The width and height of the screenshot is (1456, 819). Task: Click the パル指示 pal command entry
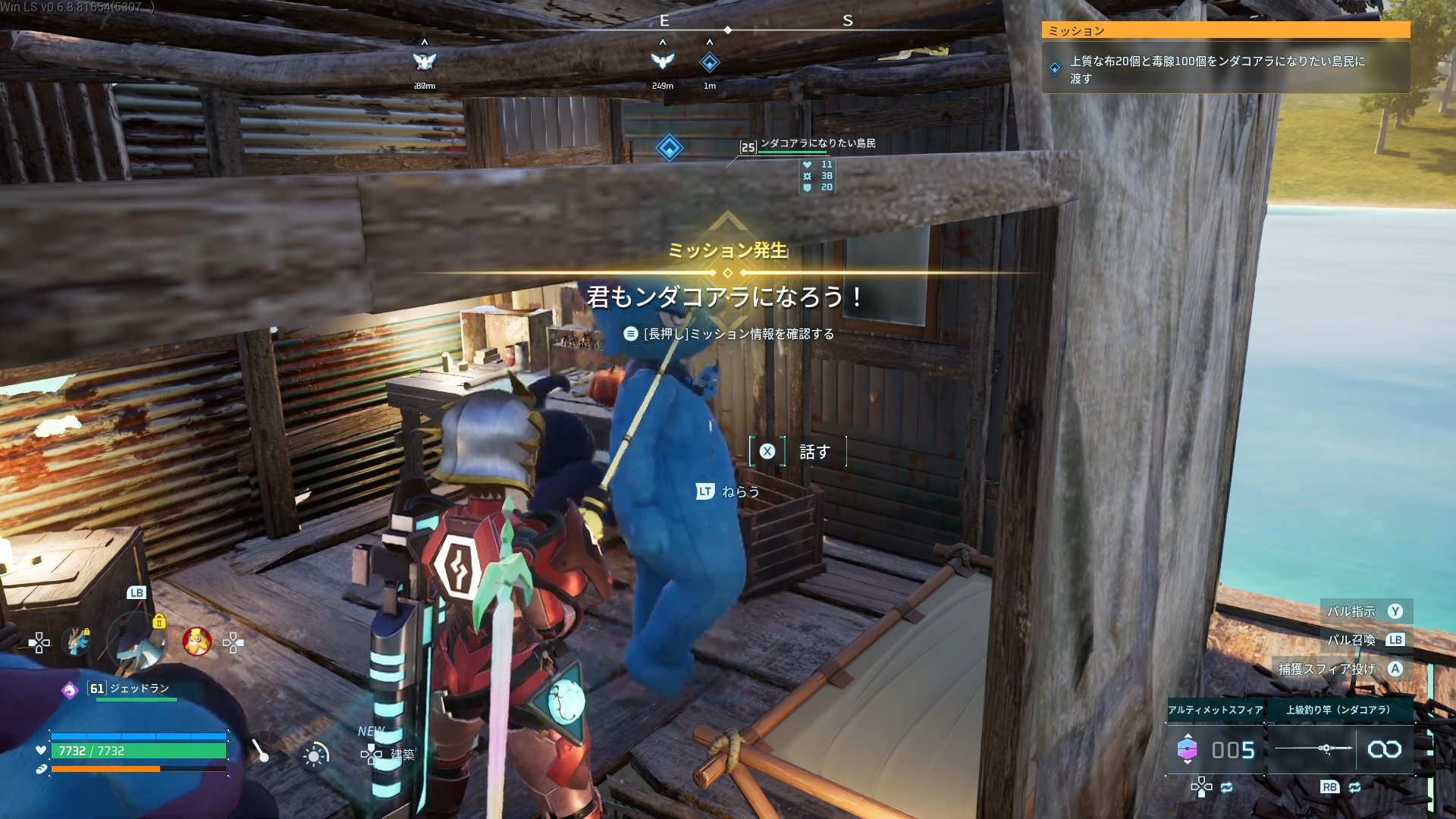tap(1351, 611)
